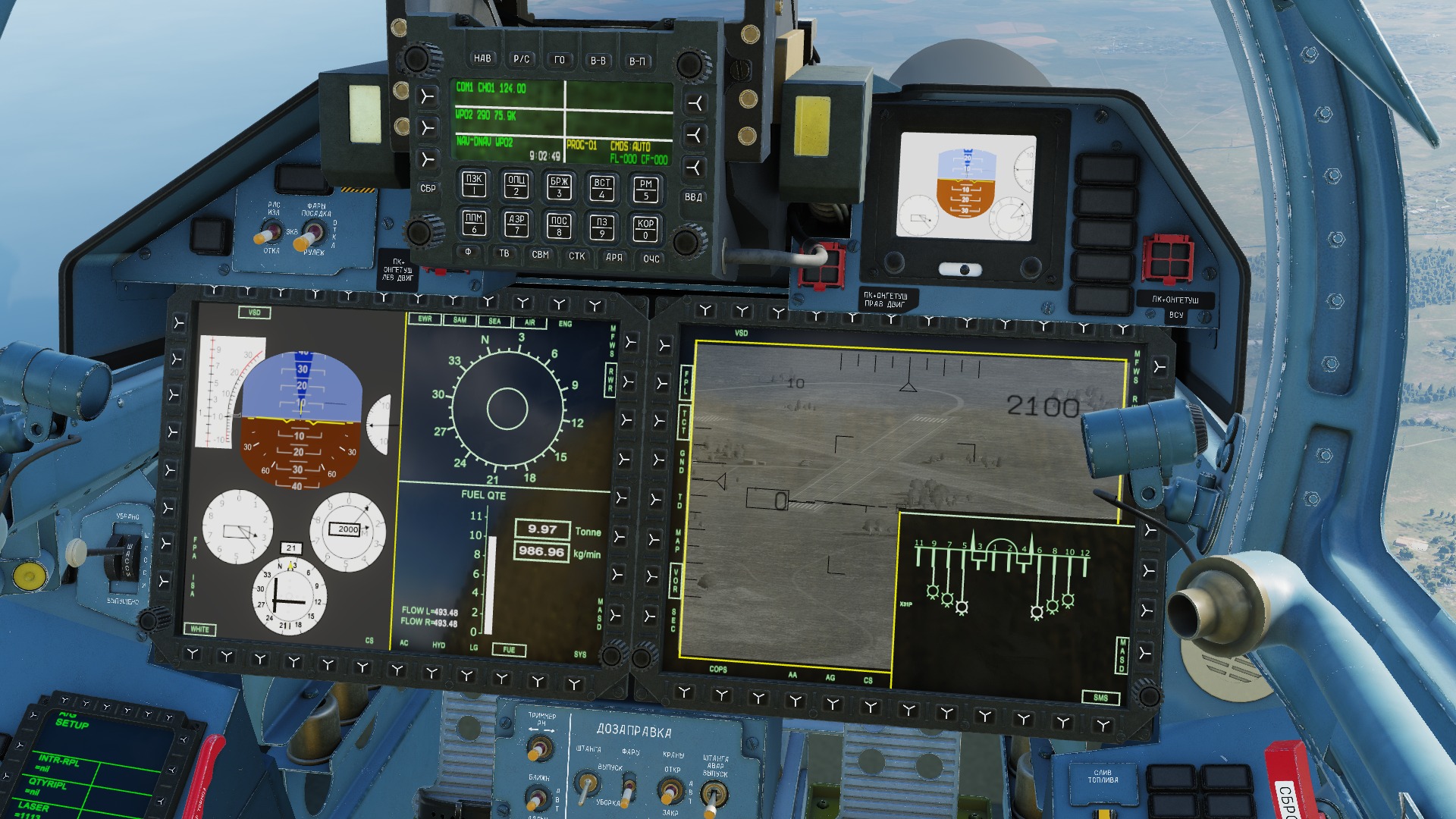The image size is (1456, 819).
Task: Click the ОЧС button on the panel
Action: [x=651, y=259]
